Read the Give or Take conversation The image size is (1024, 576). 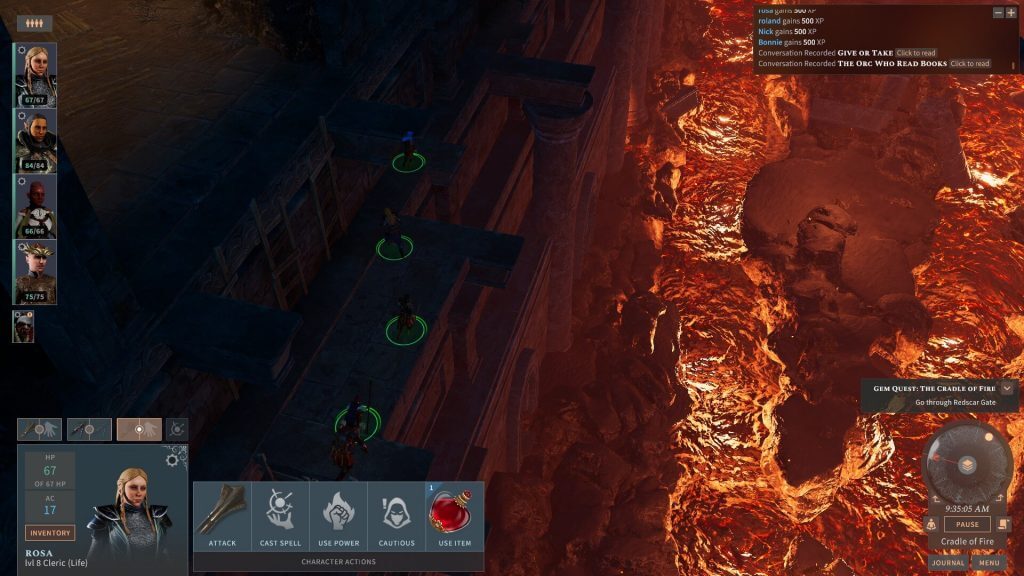[916, 53]
